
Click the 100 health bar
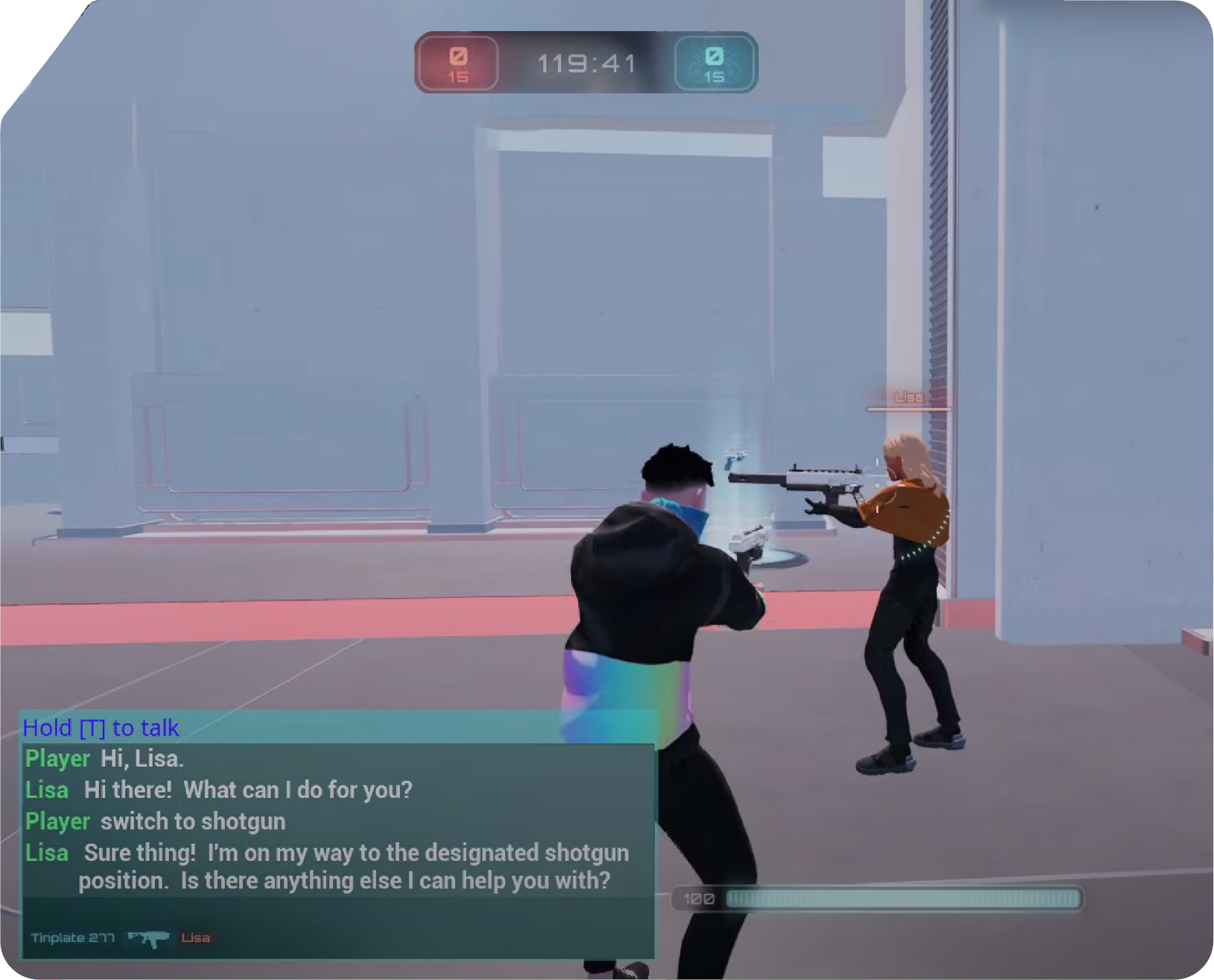(x=879, y=899)
